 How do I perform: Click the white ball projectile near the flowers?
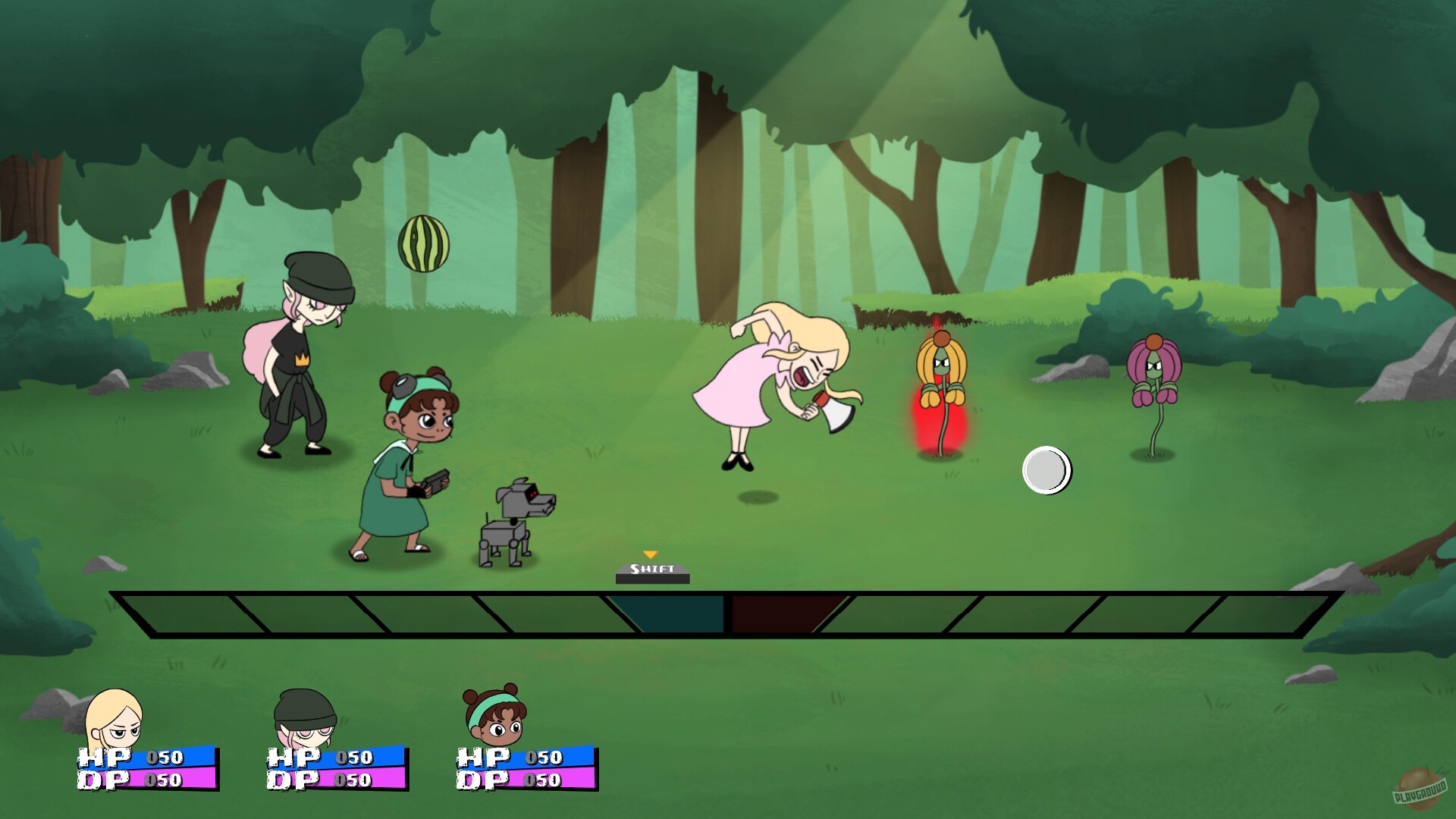point(1046,470)
